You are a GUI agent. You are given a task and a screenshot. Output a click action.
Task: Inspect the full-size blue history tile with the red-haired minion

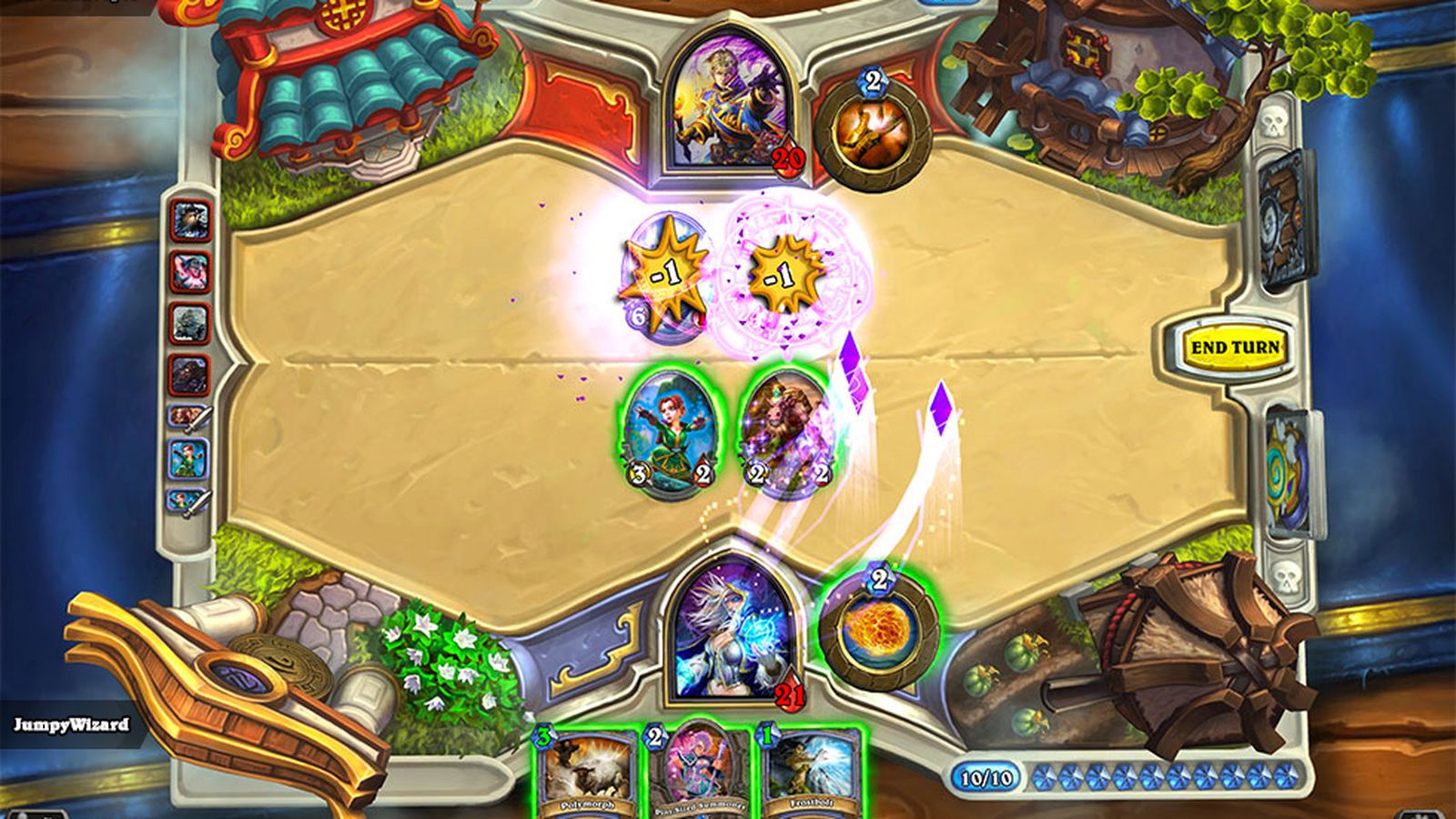click(189, 459)
